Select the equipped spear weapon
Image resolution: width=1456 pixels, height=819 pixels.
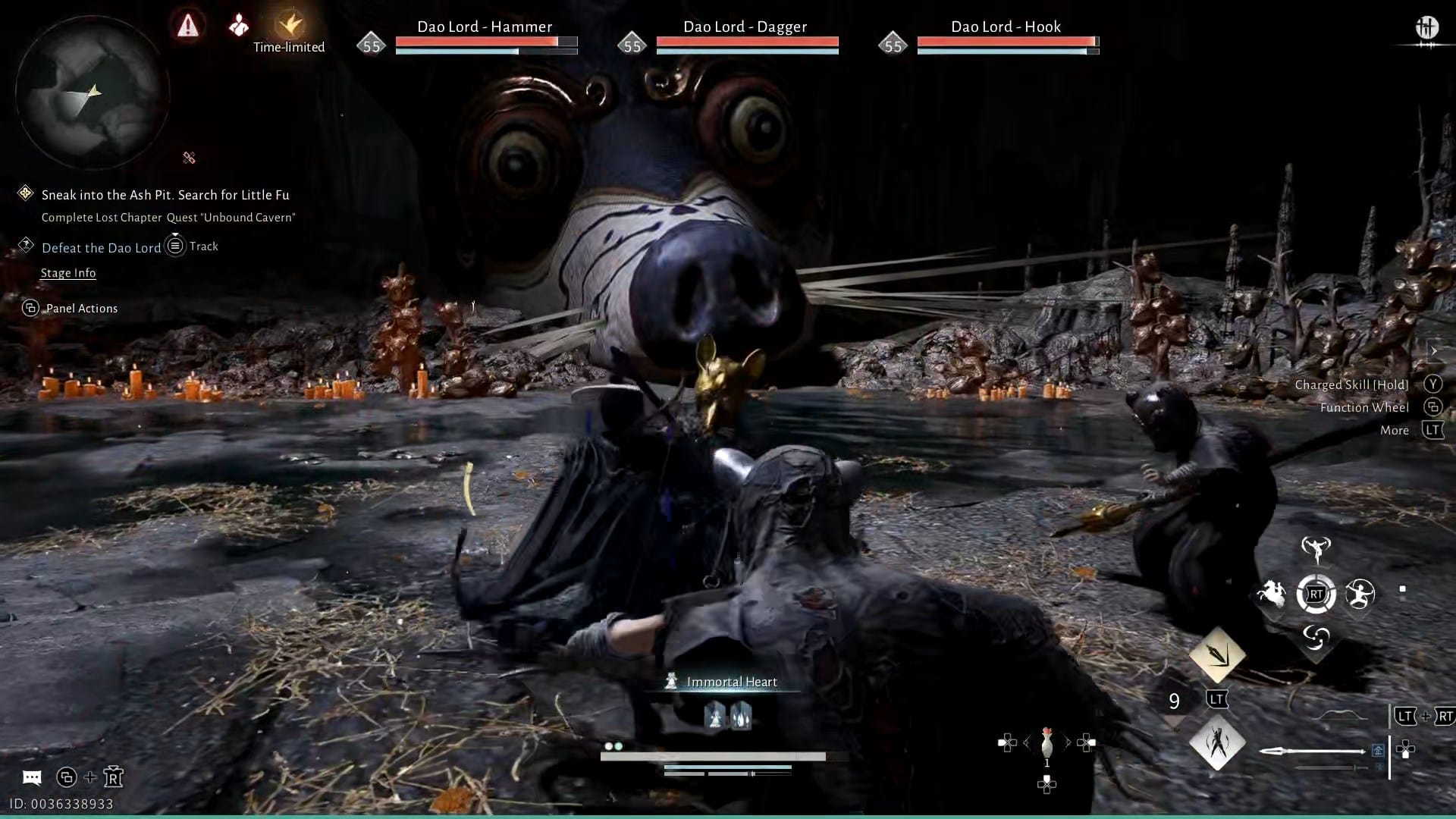1312,751
